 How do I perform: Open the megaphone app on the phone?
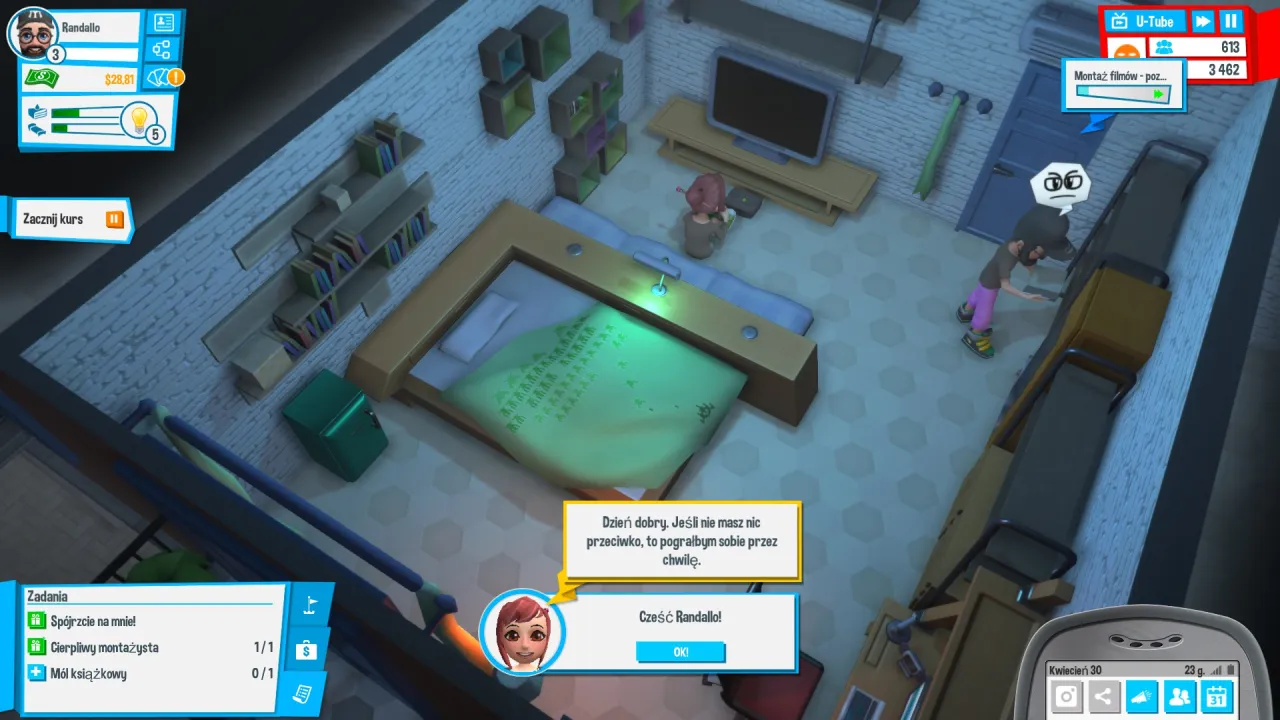click(1142, 697)
